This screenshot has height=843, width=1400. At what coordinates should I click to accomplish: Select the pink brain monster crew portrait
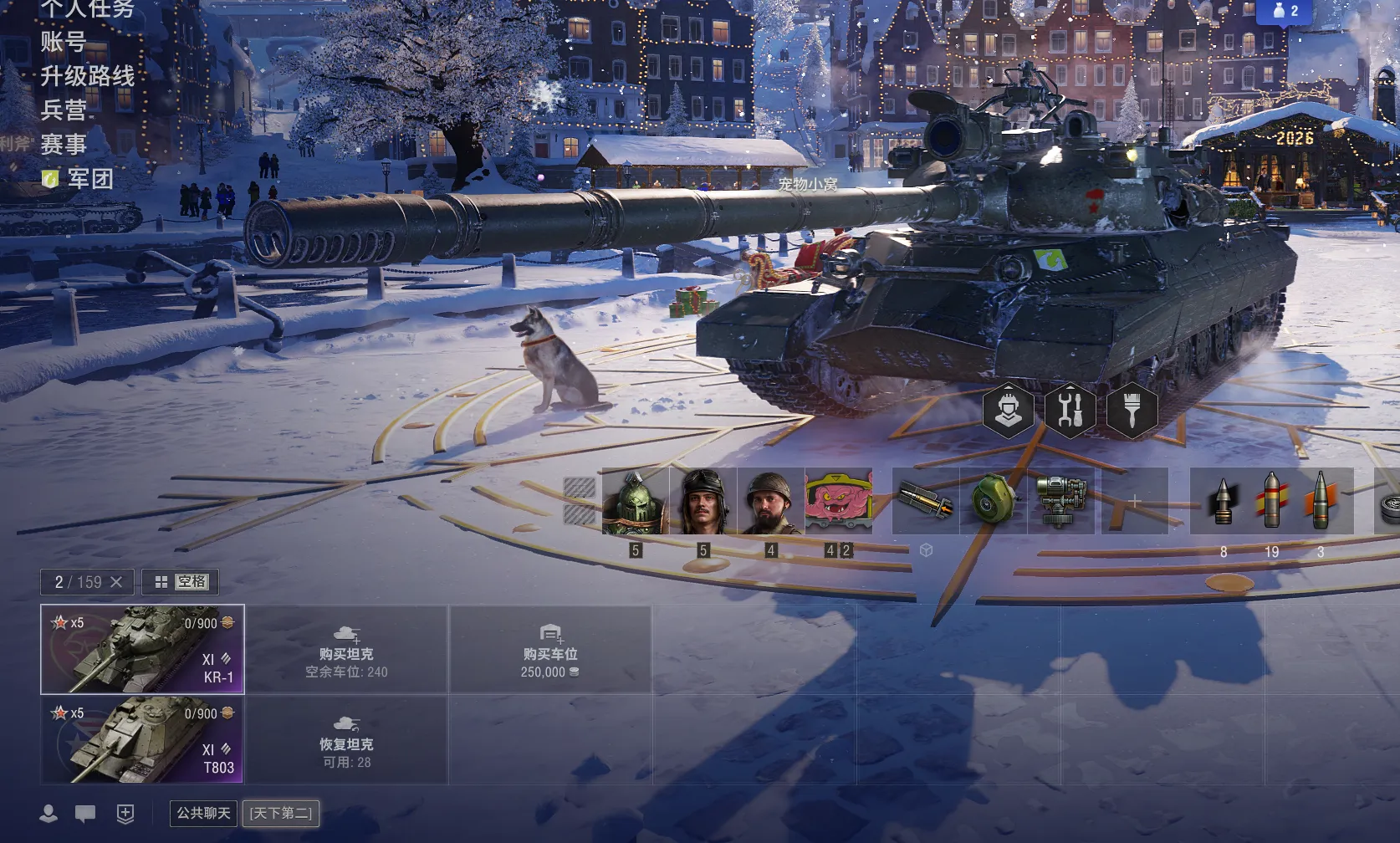coord(838,501)
